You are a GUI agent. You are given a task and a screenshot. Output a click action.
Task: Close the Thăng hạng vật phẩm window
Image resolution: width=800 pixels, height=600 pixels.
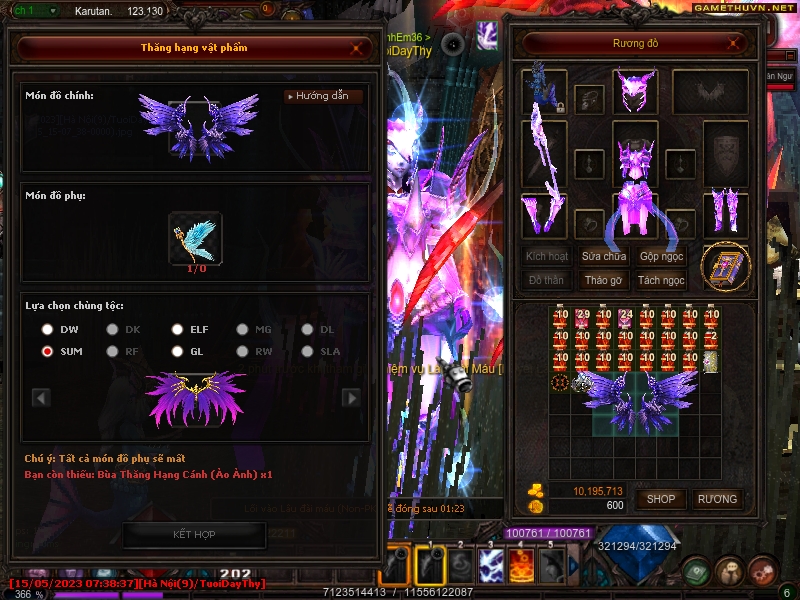(x=357, y=47)
